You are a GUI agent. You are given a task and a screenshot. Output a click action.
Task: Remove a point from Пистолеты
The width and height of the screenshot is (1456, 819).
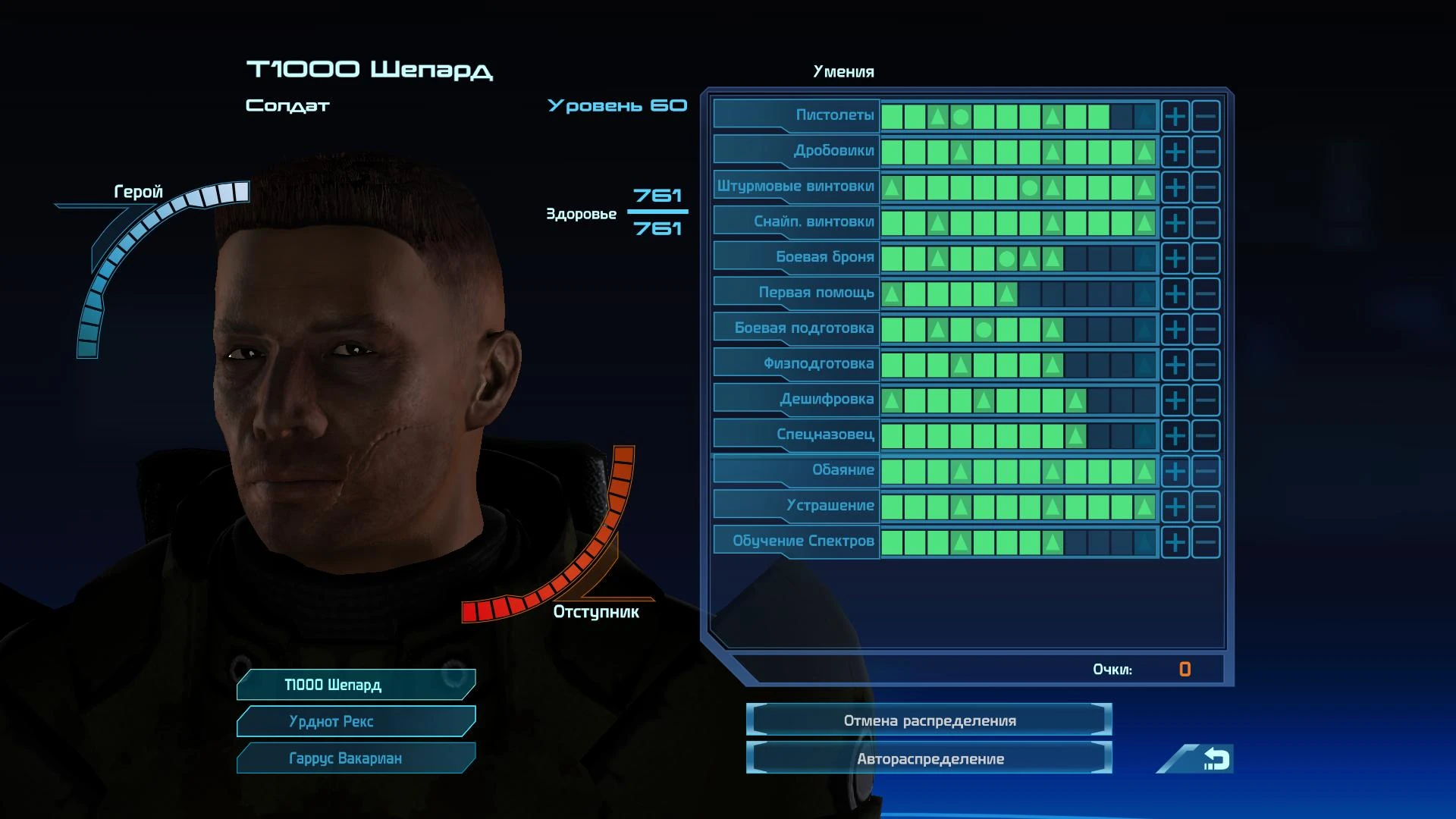tap(1205, 117)
